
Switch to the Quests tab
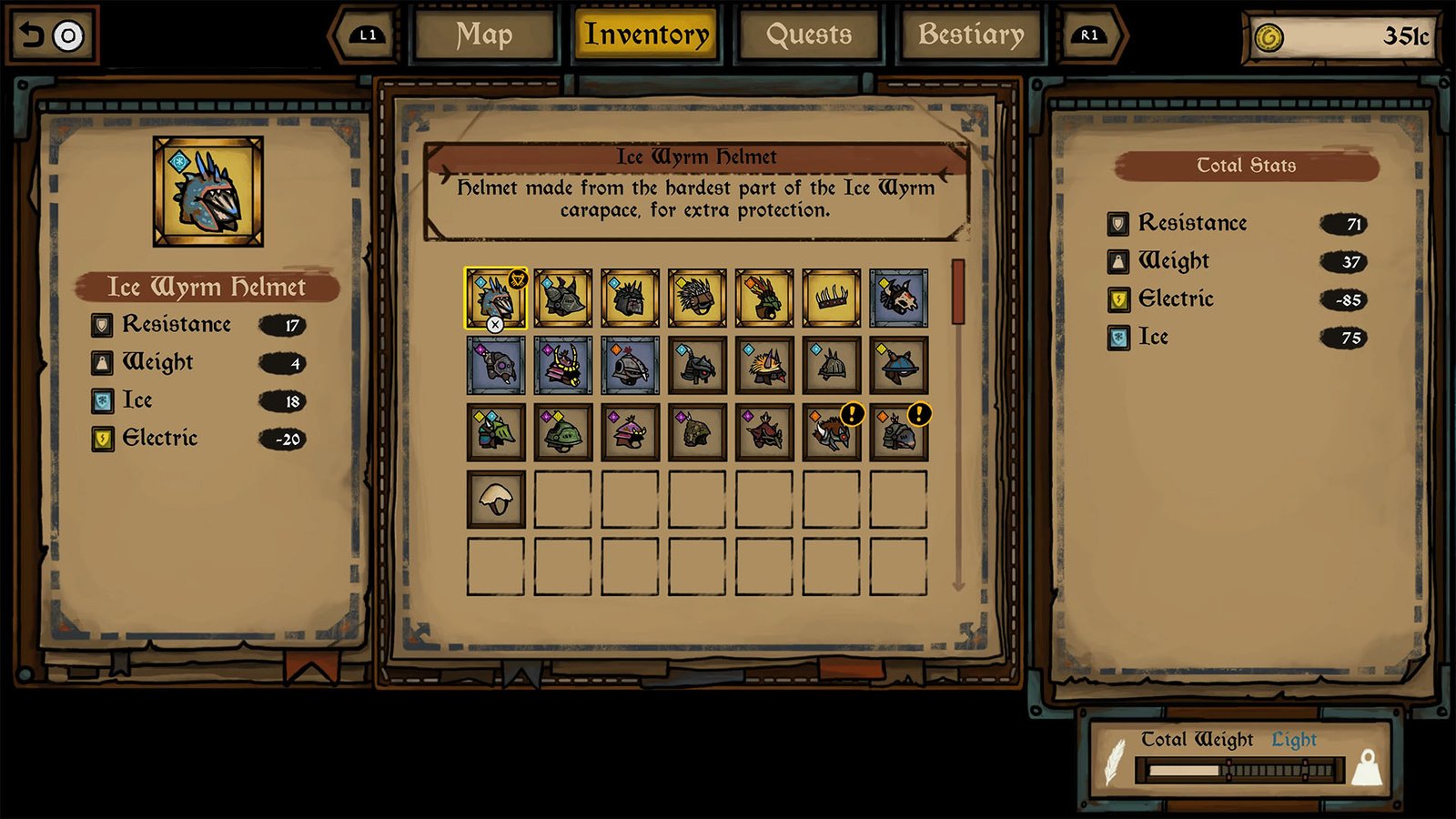808,36
